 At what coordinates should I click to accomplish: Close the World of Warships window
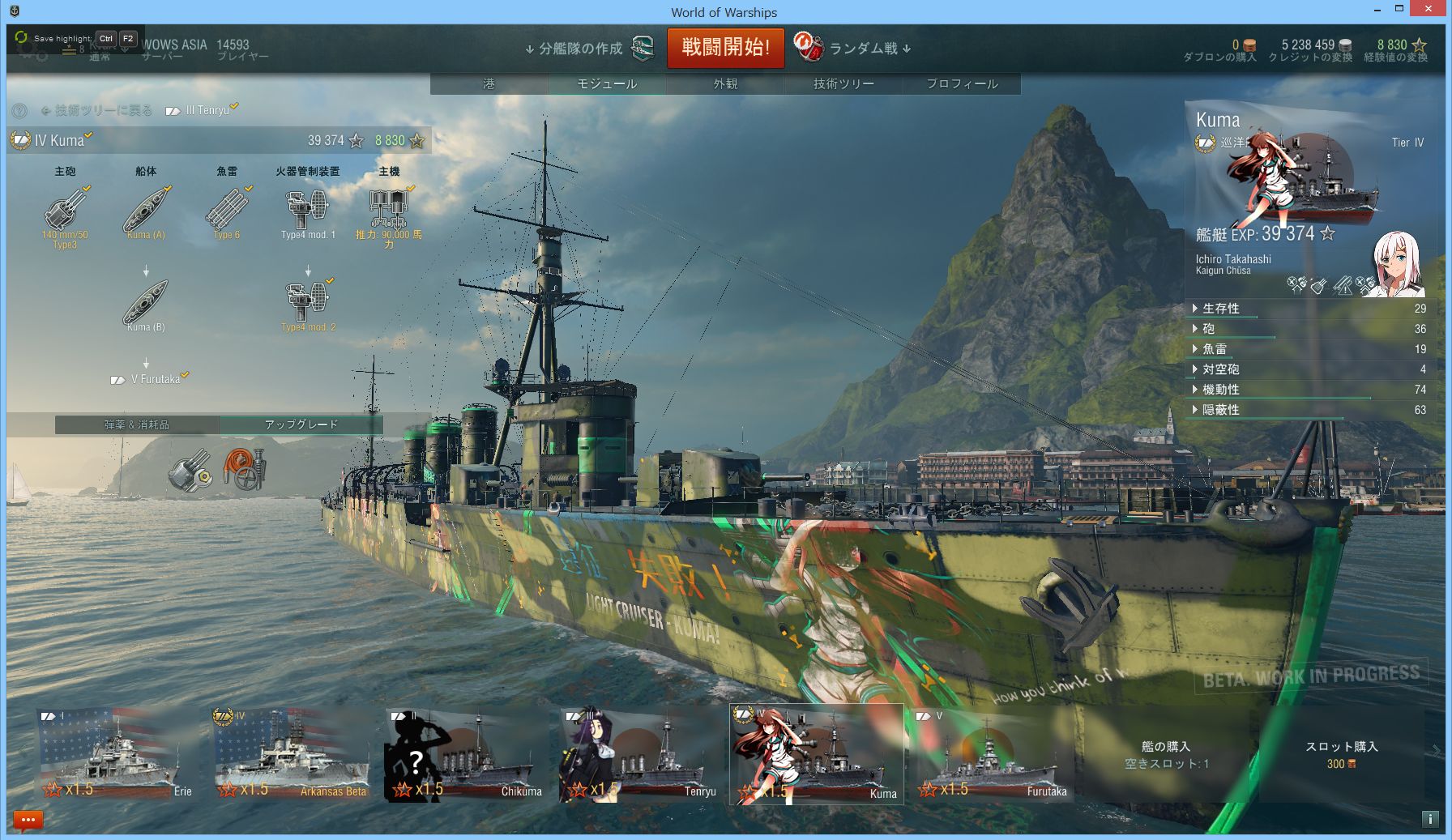pyautogui.click(x=1430, y=9)
